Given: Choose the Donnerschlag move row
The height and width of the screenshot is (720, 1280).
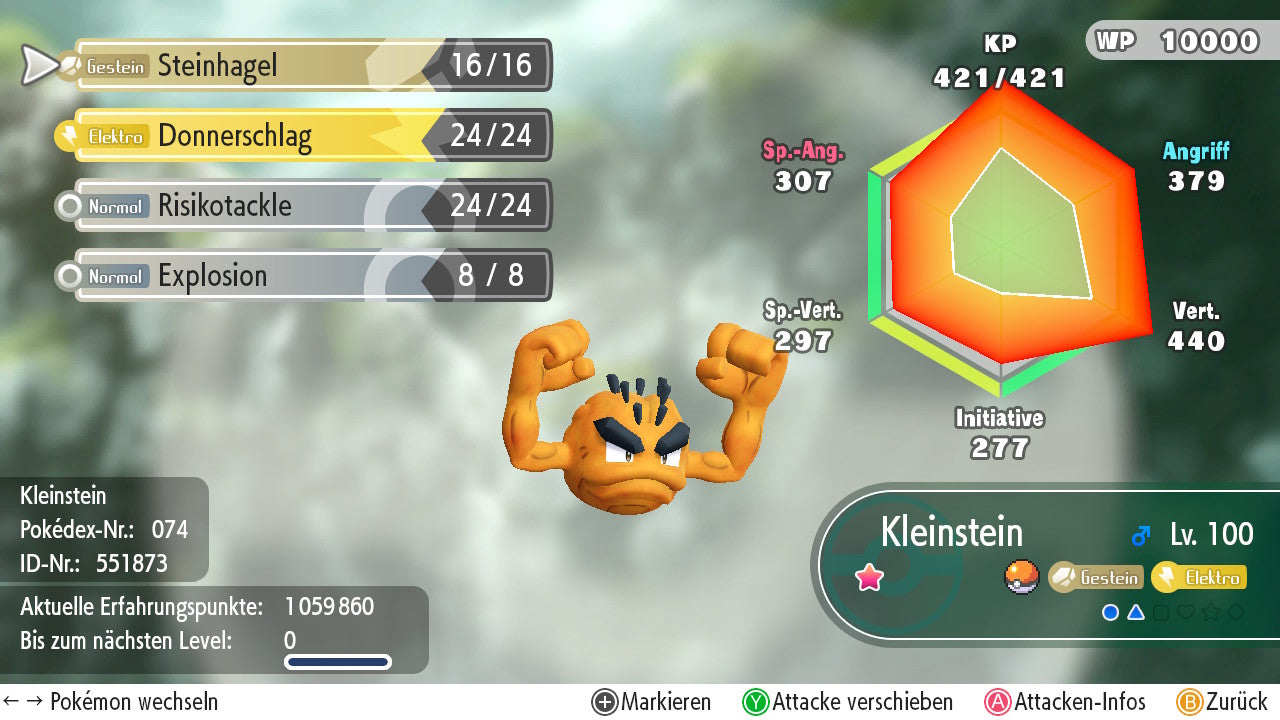Looking at the screenshot, I should 310,136.
